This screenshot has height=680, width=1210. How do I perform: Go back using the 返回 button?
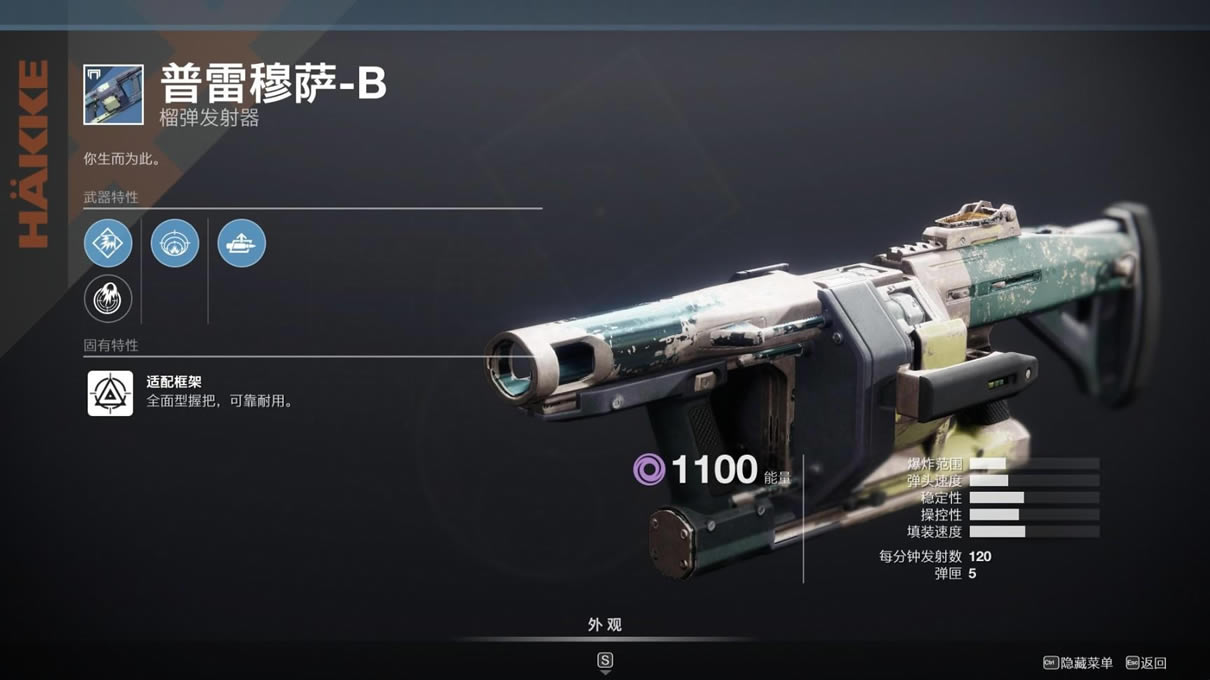click(x=1146, y=662)
